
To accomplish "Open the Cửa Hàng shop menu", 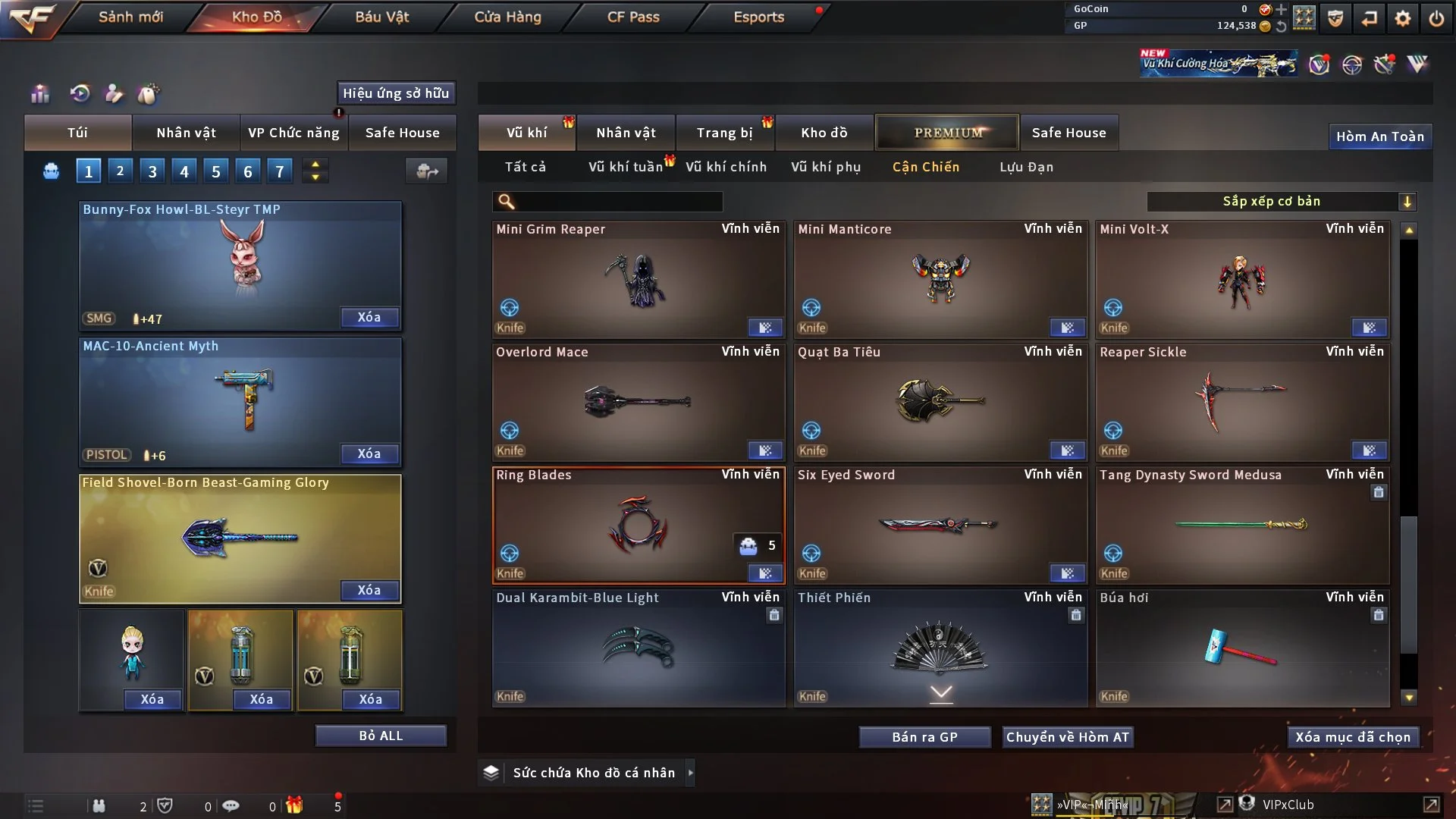I will tap(507, 17).
